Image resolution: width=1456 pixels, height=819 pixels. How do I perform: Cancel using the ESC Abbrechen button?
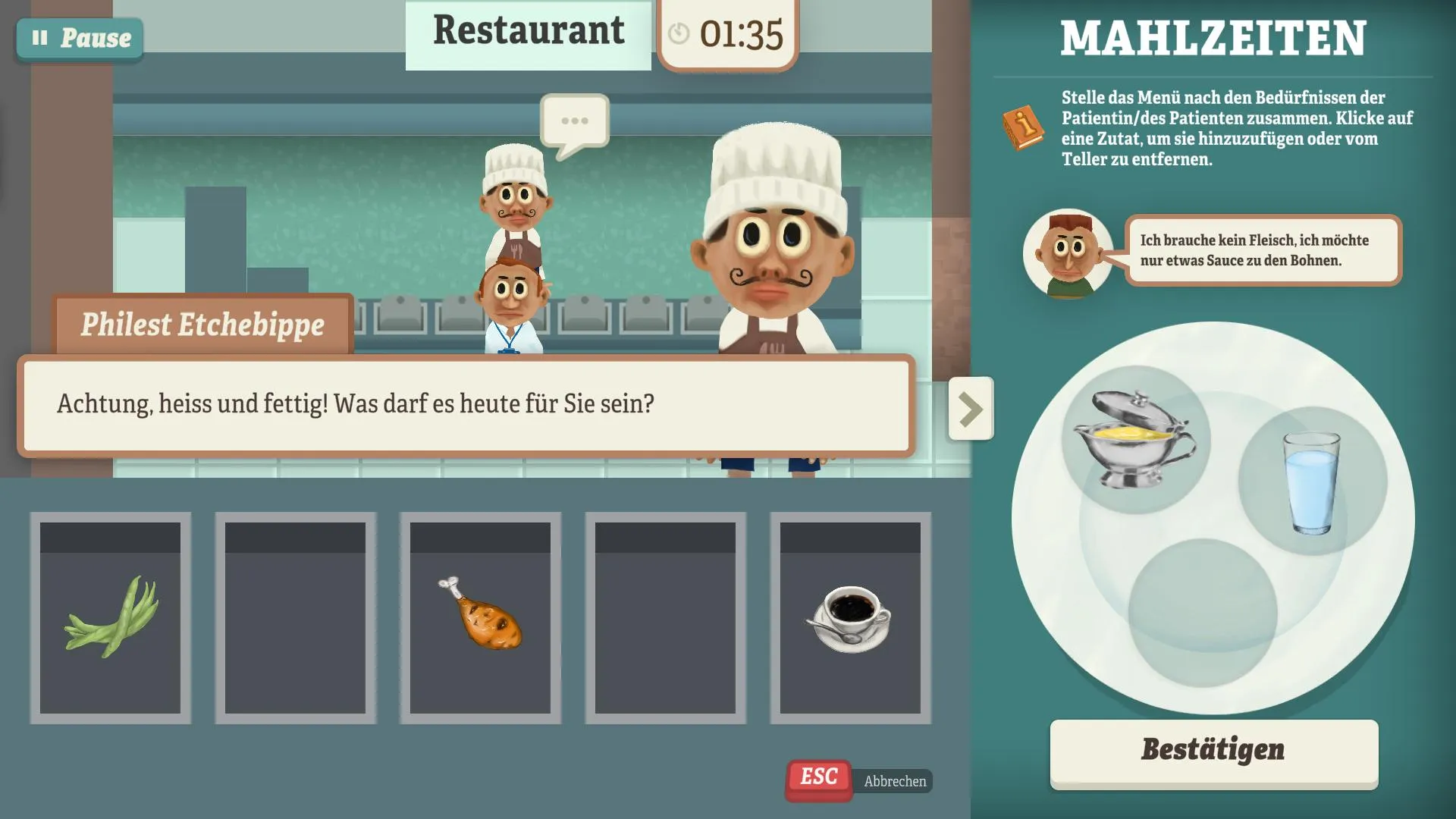pos(818,777)
